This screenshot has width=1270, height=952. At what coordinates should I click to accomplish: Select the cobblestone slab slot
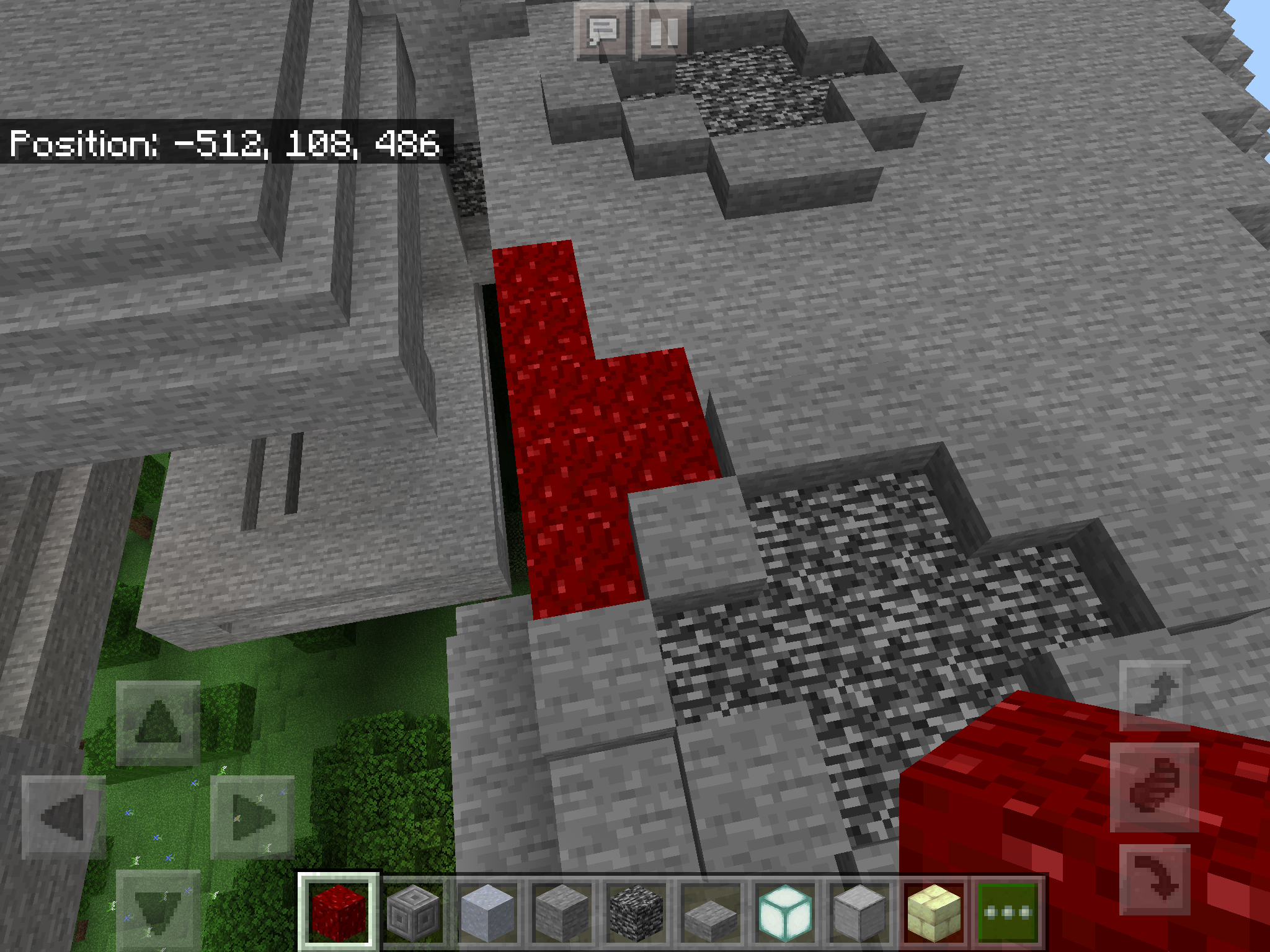711,912
